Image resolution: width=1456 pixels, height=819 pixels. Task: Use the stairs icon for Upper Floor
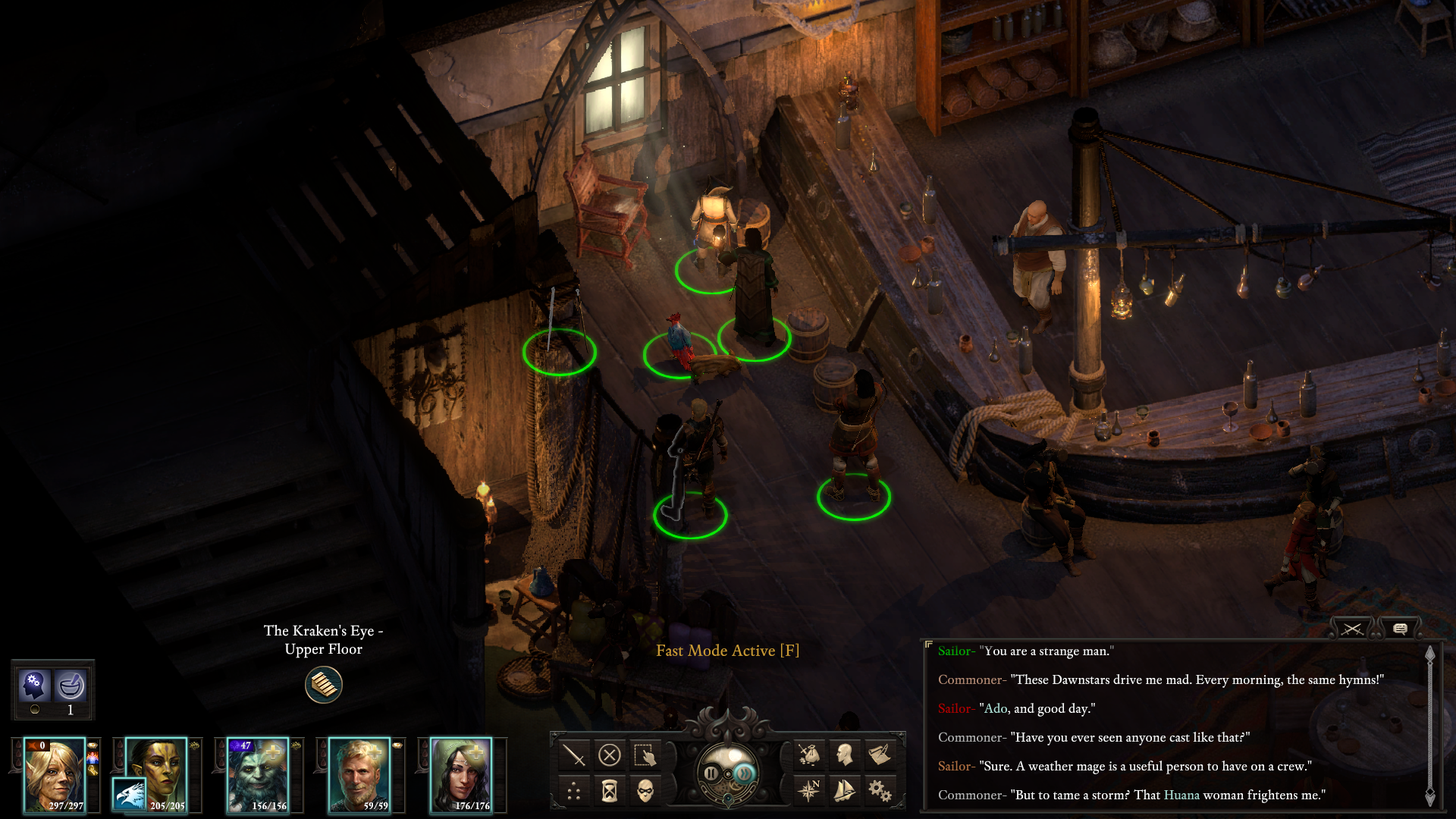pyautogui.click(x=324, y=685)
